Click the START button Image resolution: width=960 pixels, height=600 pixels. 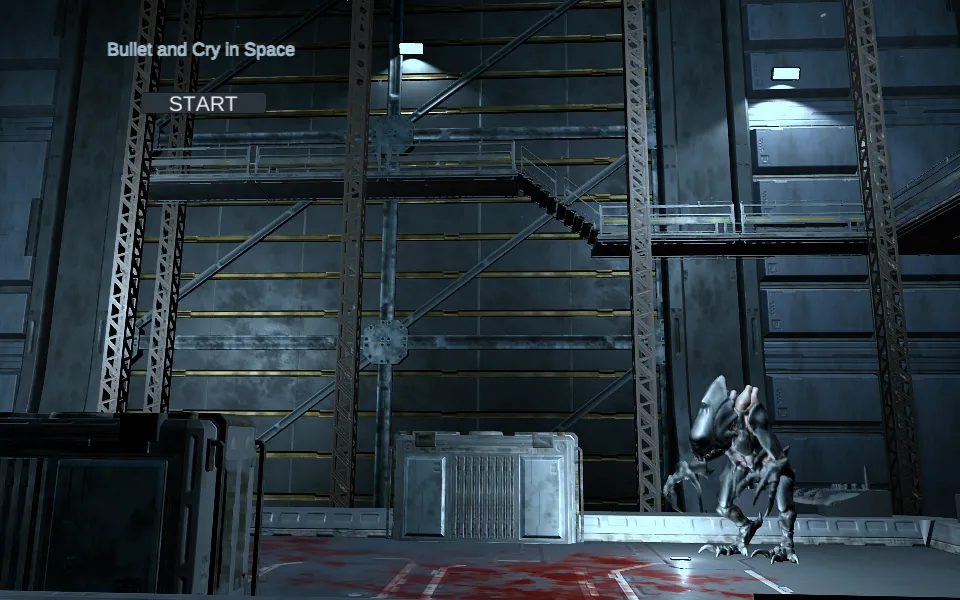pyautogui.click(x=203, y=103)
